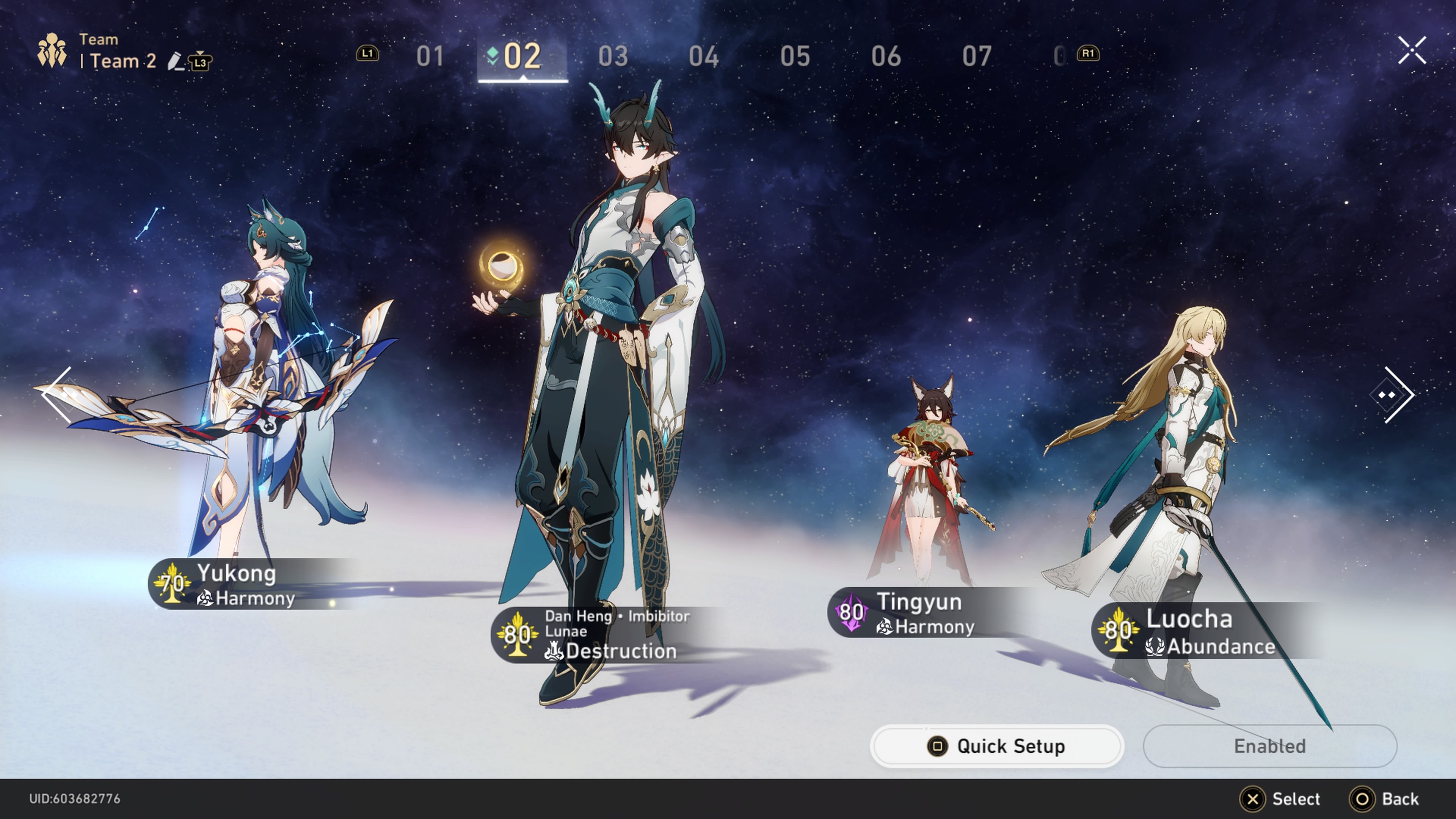Viewport: 1456px width, 819px height.
Task: Switch to team tab 01
Action: pyautogui.click(x=430, y=56)
